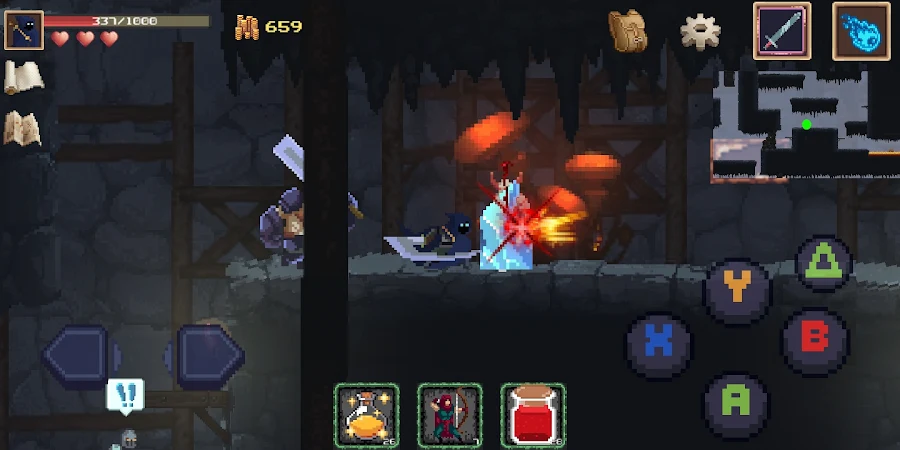This screenshot has height=450, width=900.
Task: Tap the green triangle action button
Action: pos(823,263)
